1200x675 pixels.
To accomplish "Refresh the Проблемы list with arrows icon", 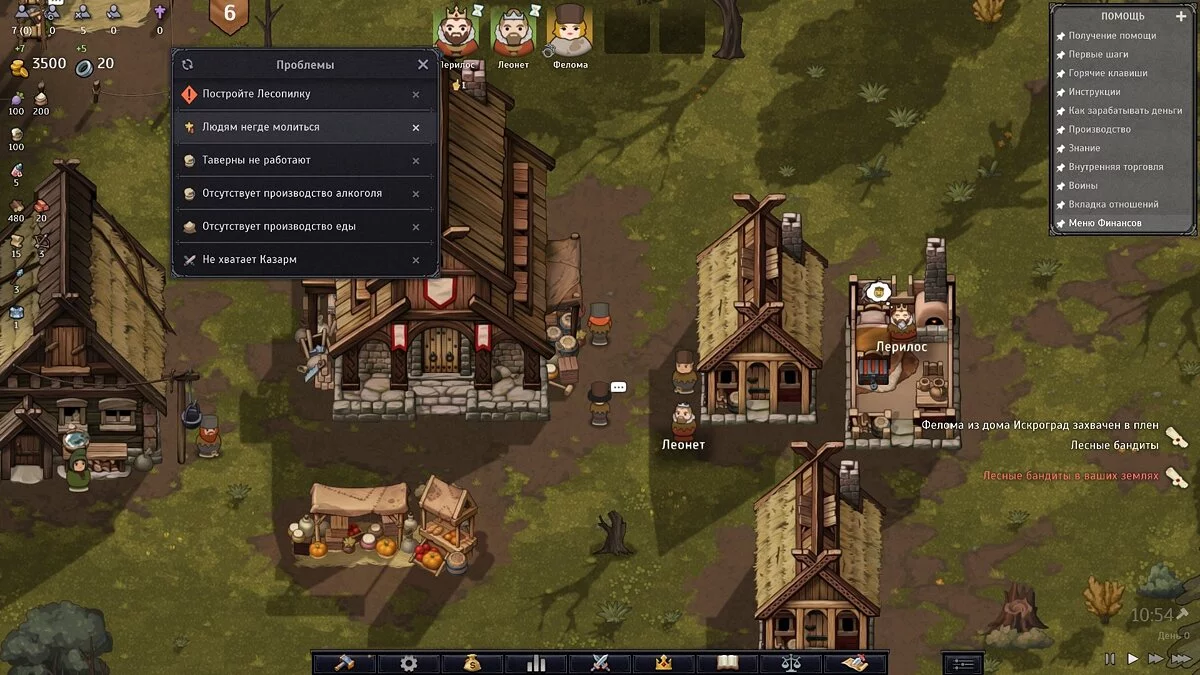I will 187,65.
